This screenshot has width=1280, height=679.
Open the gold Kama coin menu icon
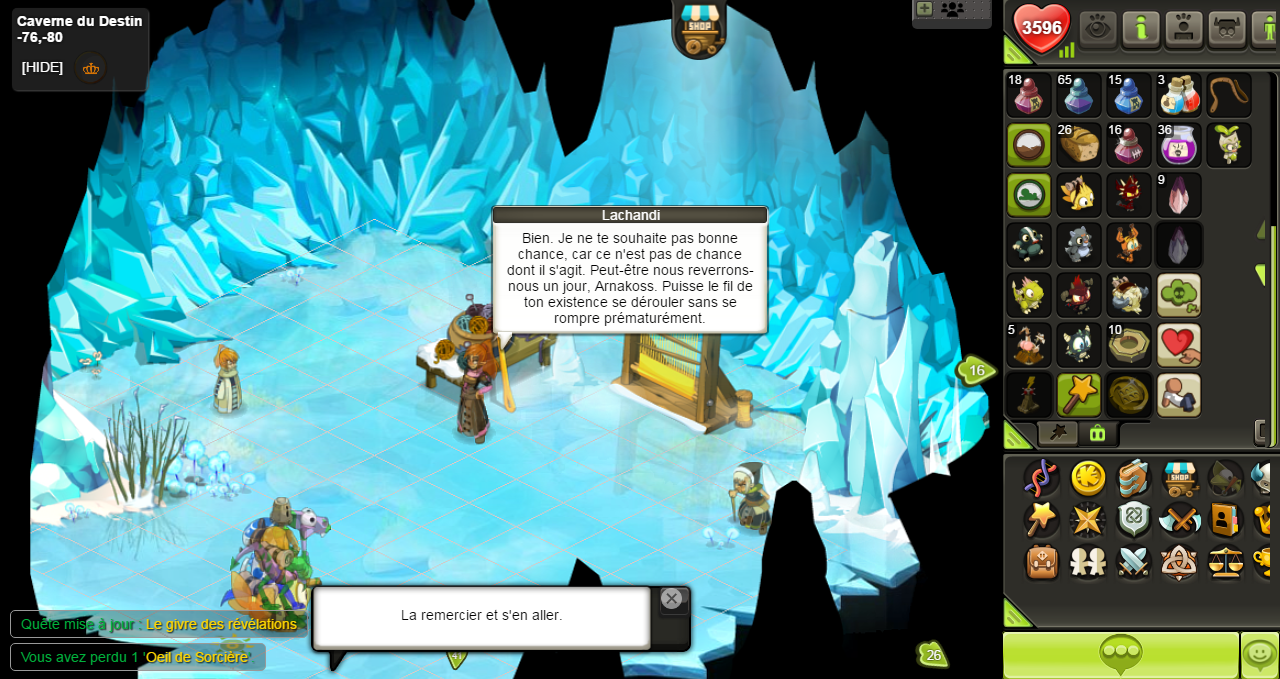(1088, 478)
